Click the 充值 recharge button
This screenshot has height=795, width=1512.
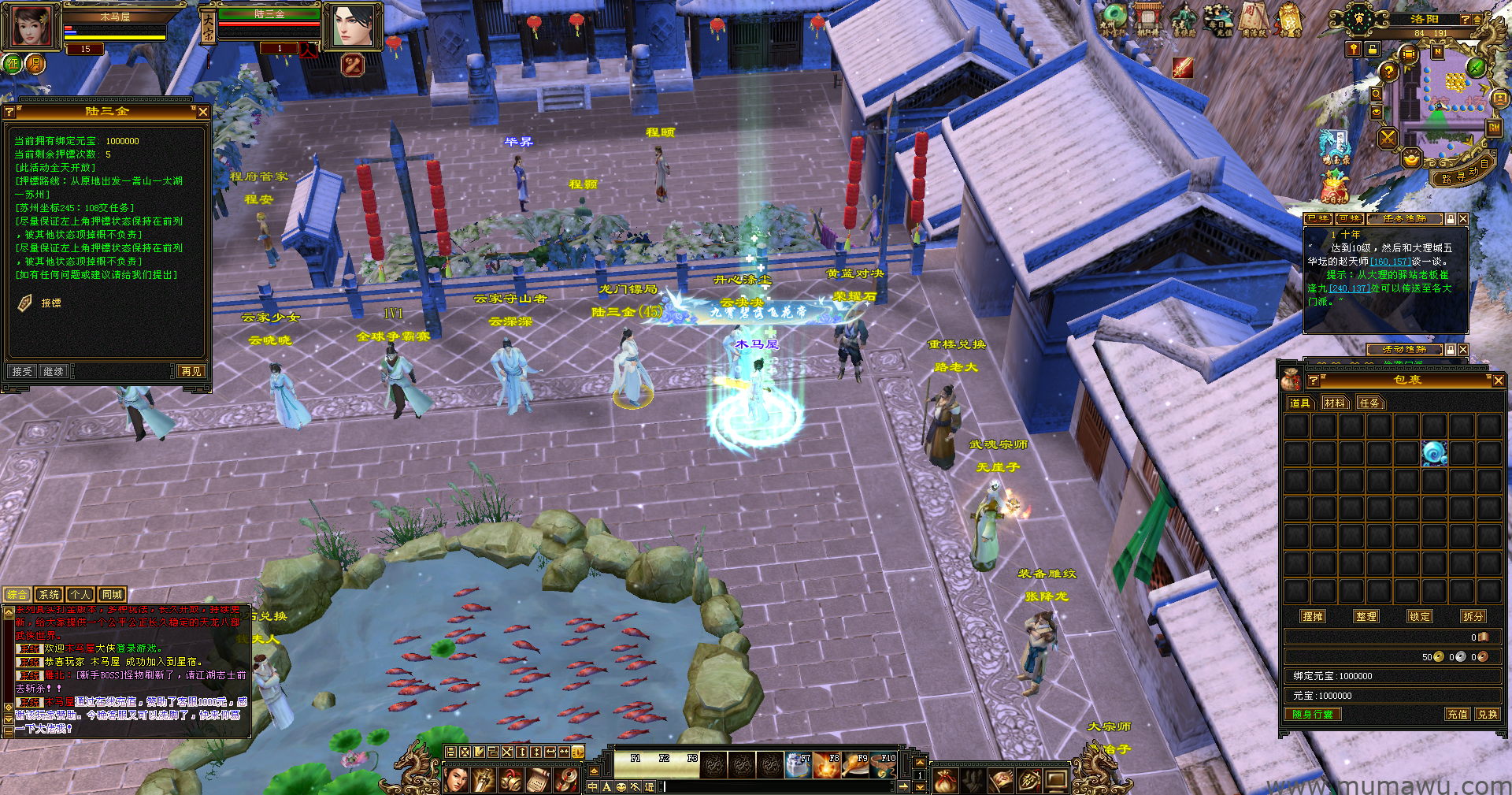click(1458, 714)
